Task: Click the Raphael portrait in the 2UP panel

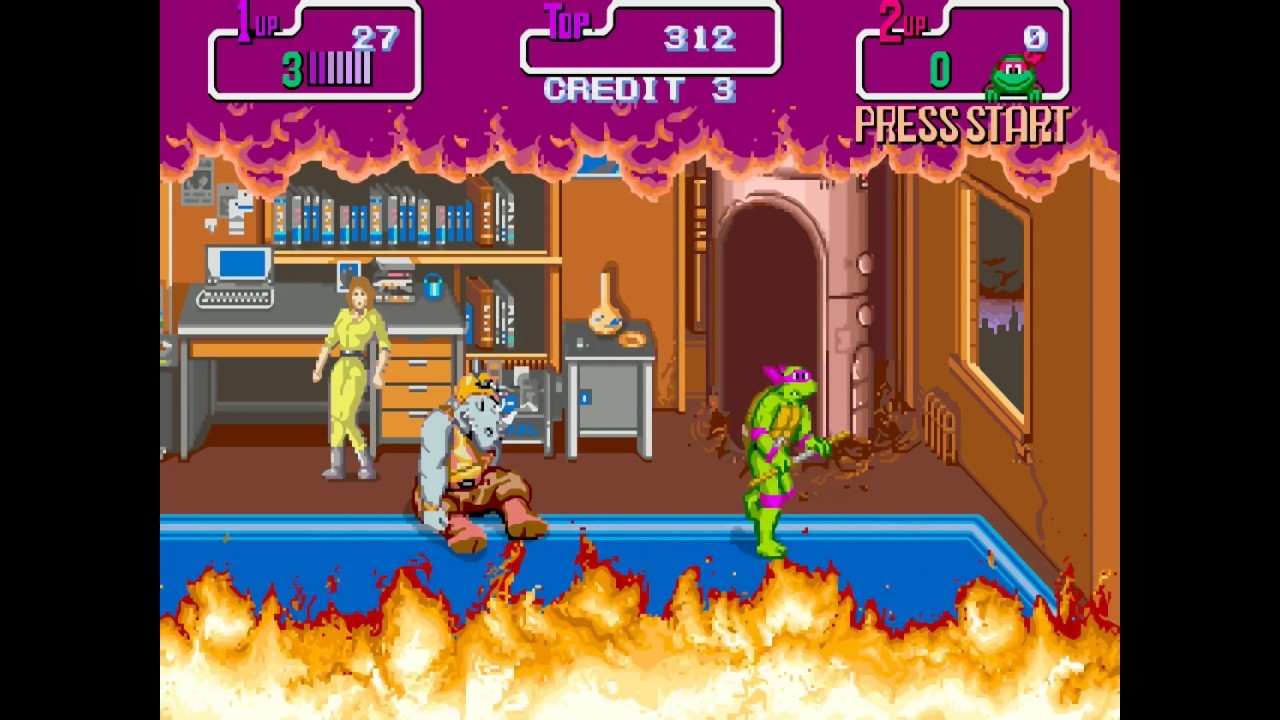Action: 1015,76
